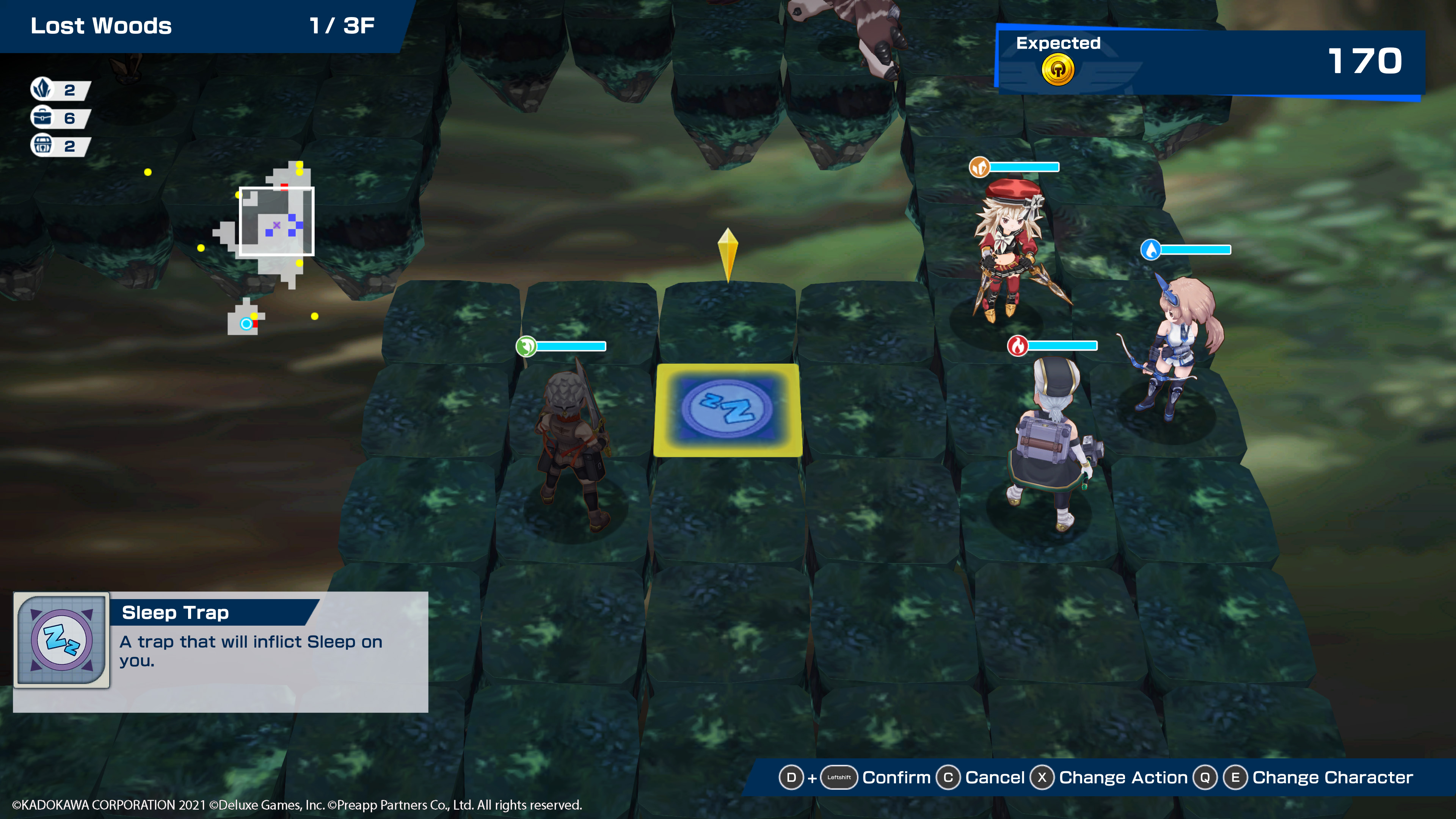
Task: Click the treasure chest counter icon
Action: tap(42, 145)
